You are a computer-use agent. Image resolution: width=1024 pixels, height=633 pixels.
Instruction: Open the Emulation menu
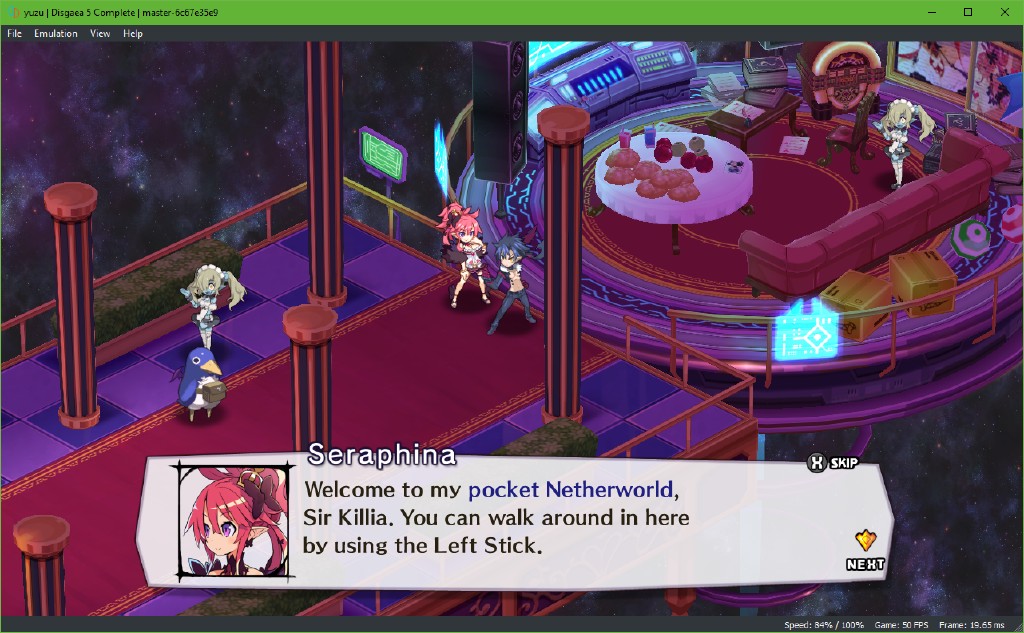(56, 33)
